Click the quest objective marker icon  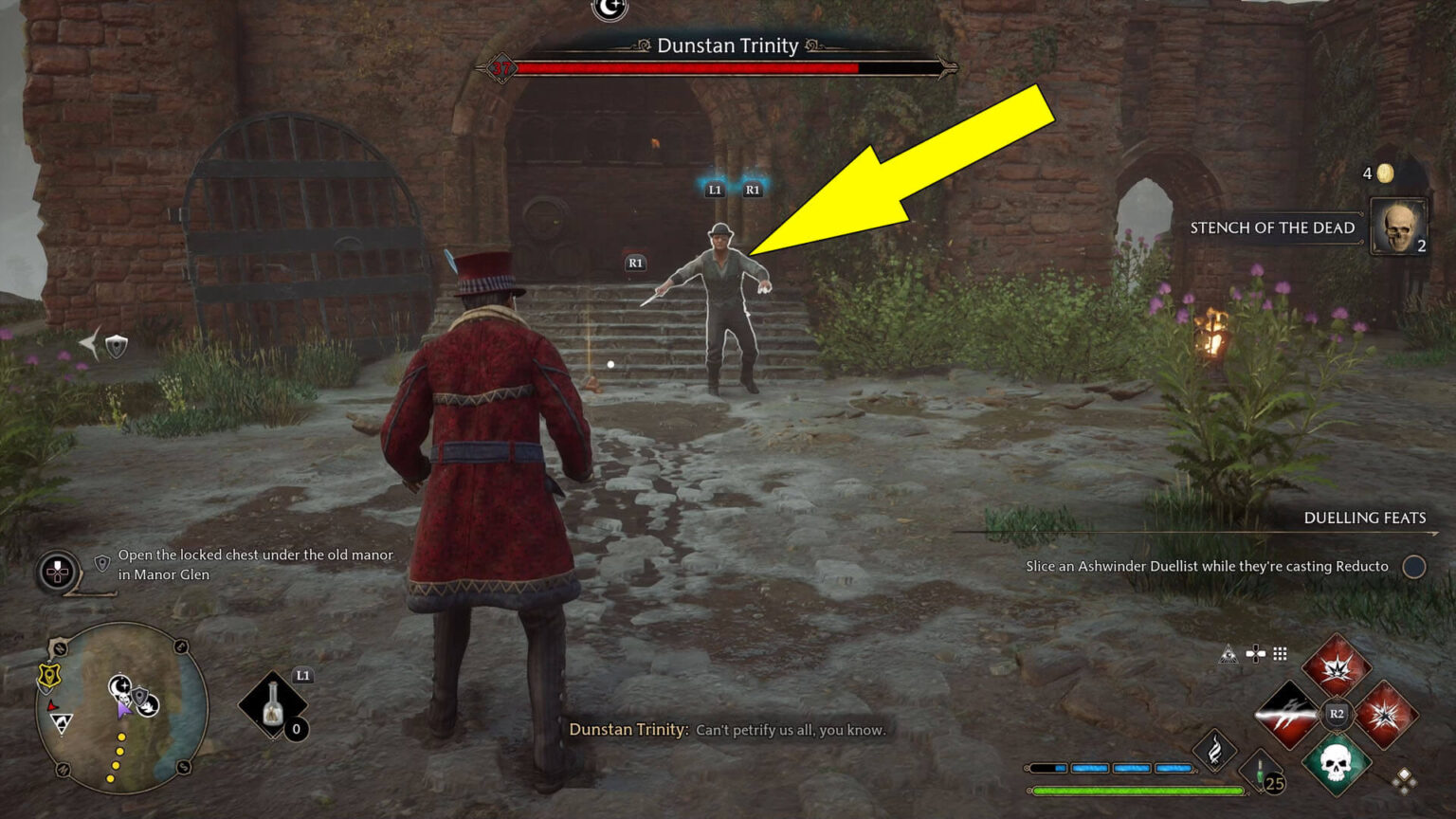(100, 563)
